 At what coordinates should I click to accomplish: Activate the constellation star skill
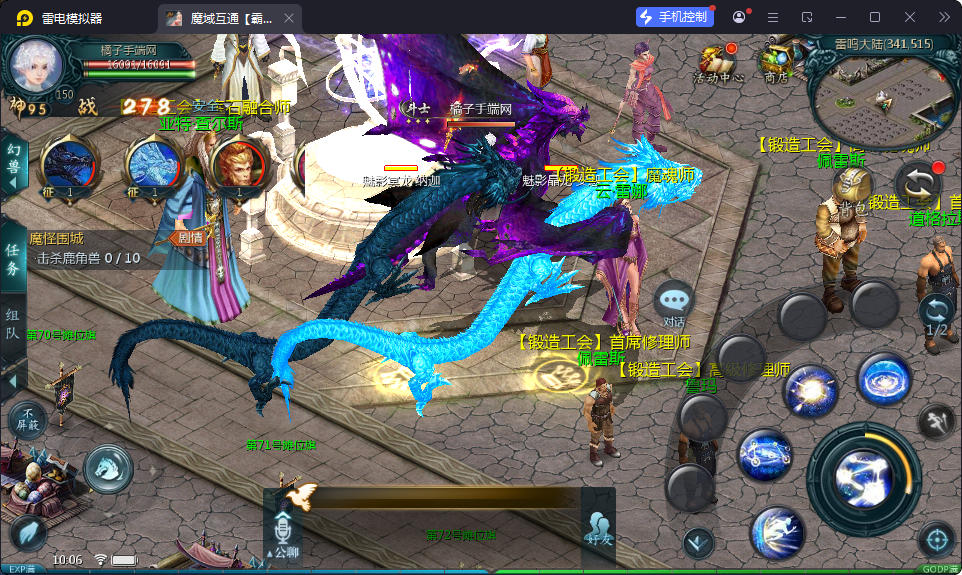[x=765, y=455]
